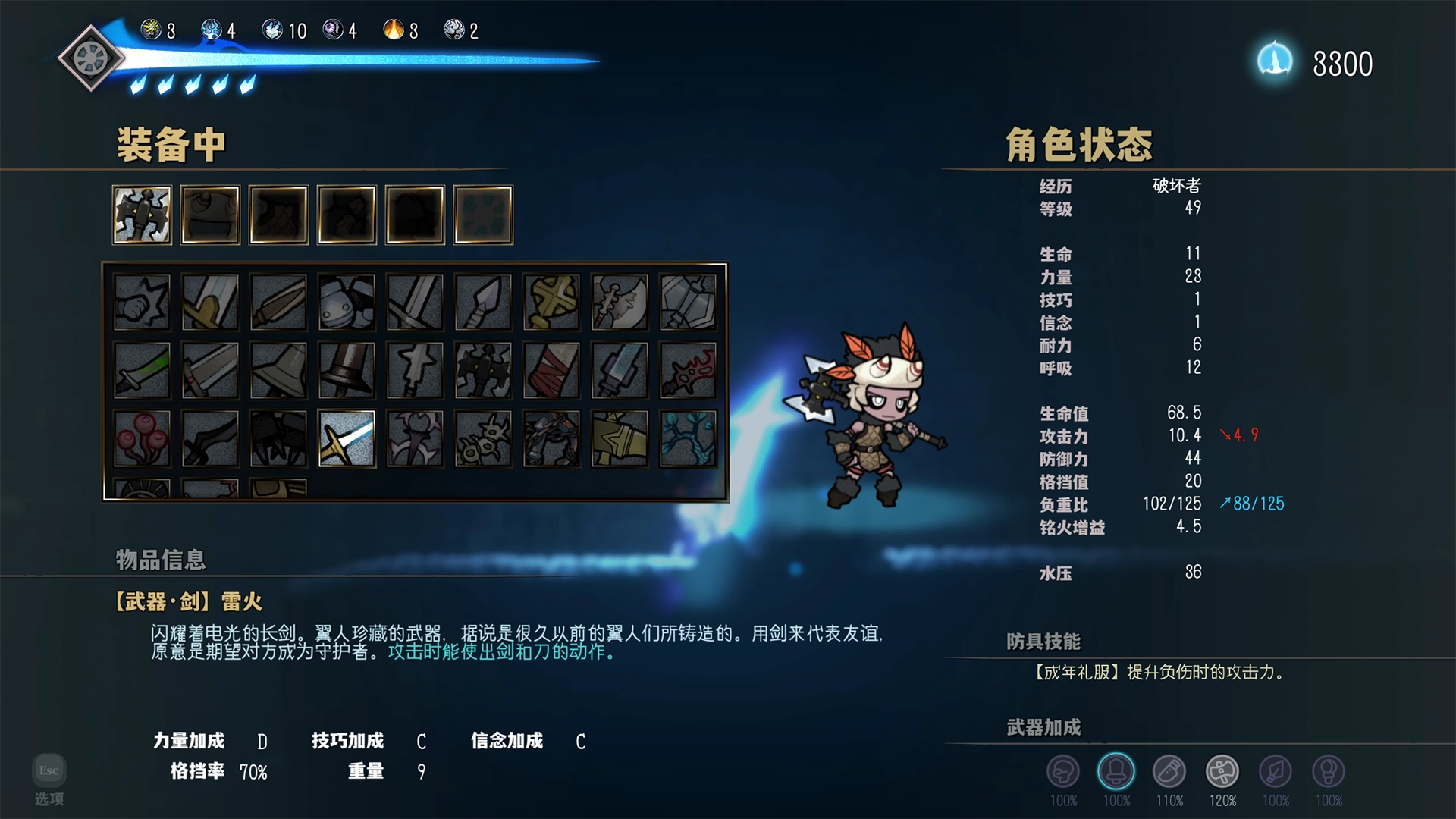Select the equipped axe weapon slot
1456x819 pixels.
142,215
